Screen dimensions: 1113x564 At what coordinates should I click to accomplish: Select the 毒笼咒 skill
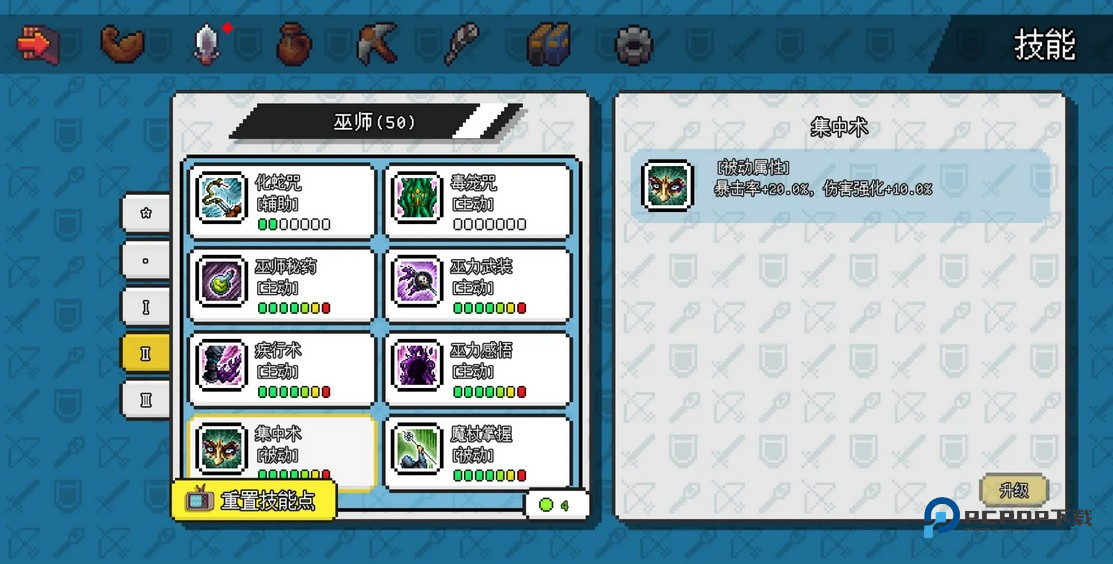477,200
